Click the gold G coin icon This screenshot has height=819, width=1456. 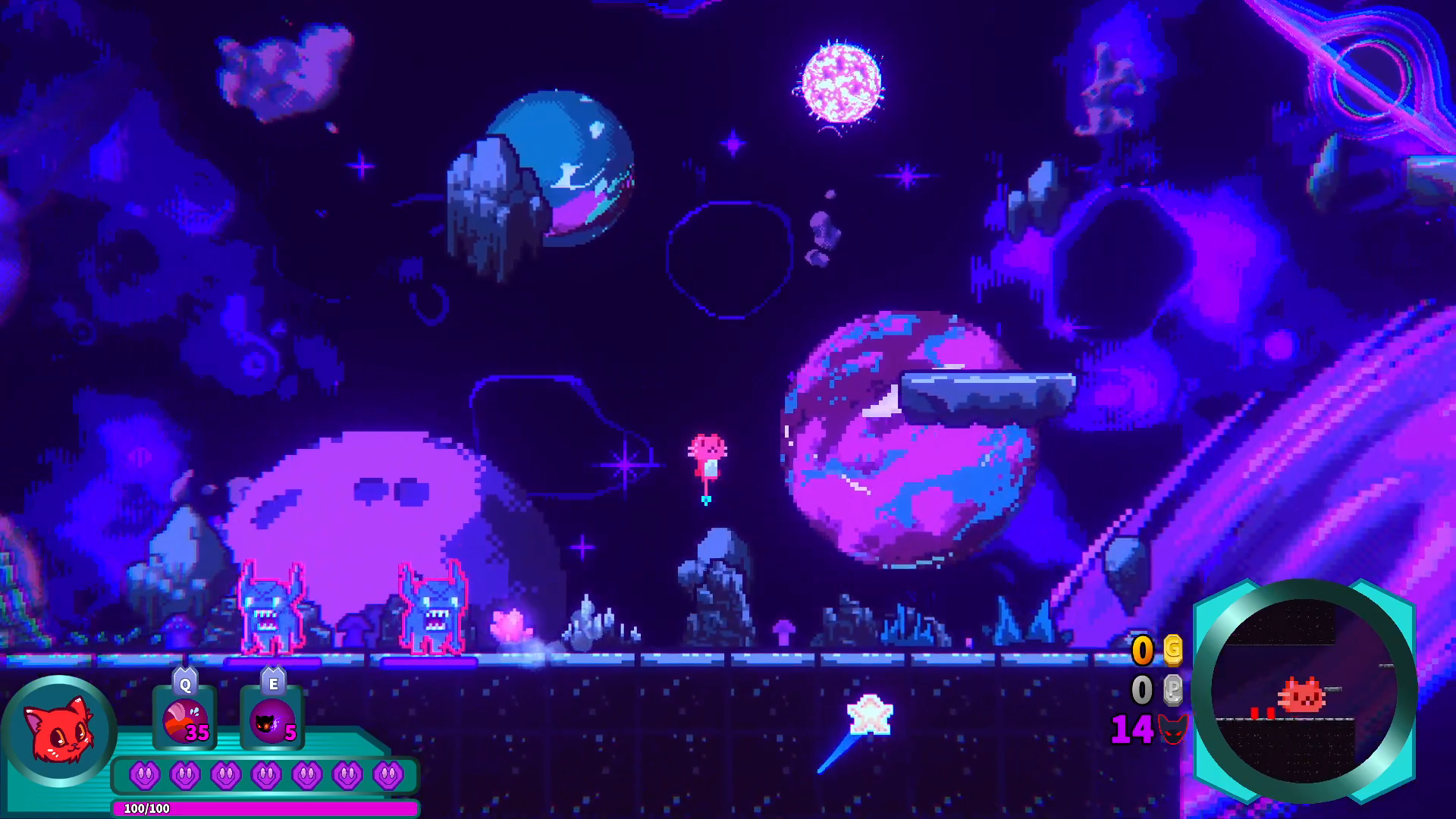(1172, 649)
